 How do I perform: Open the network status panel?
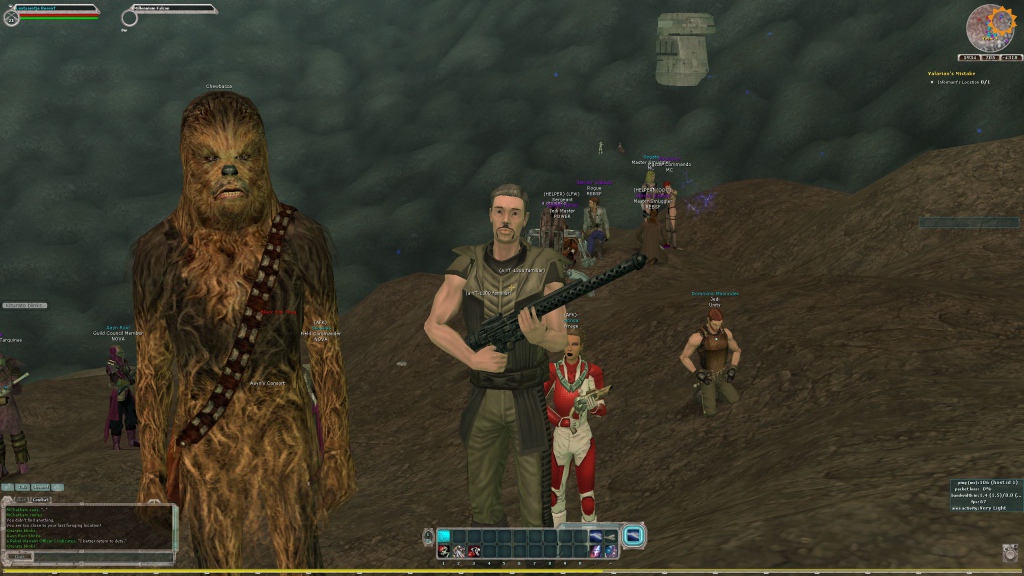click(x=984, y=495)
